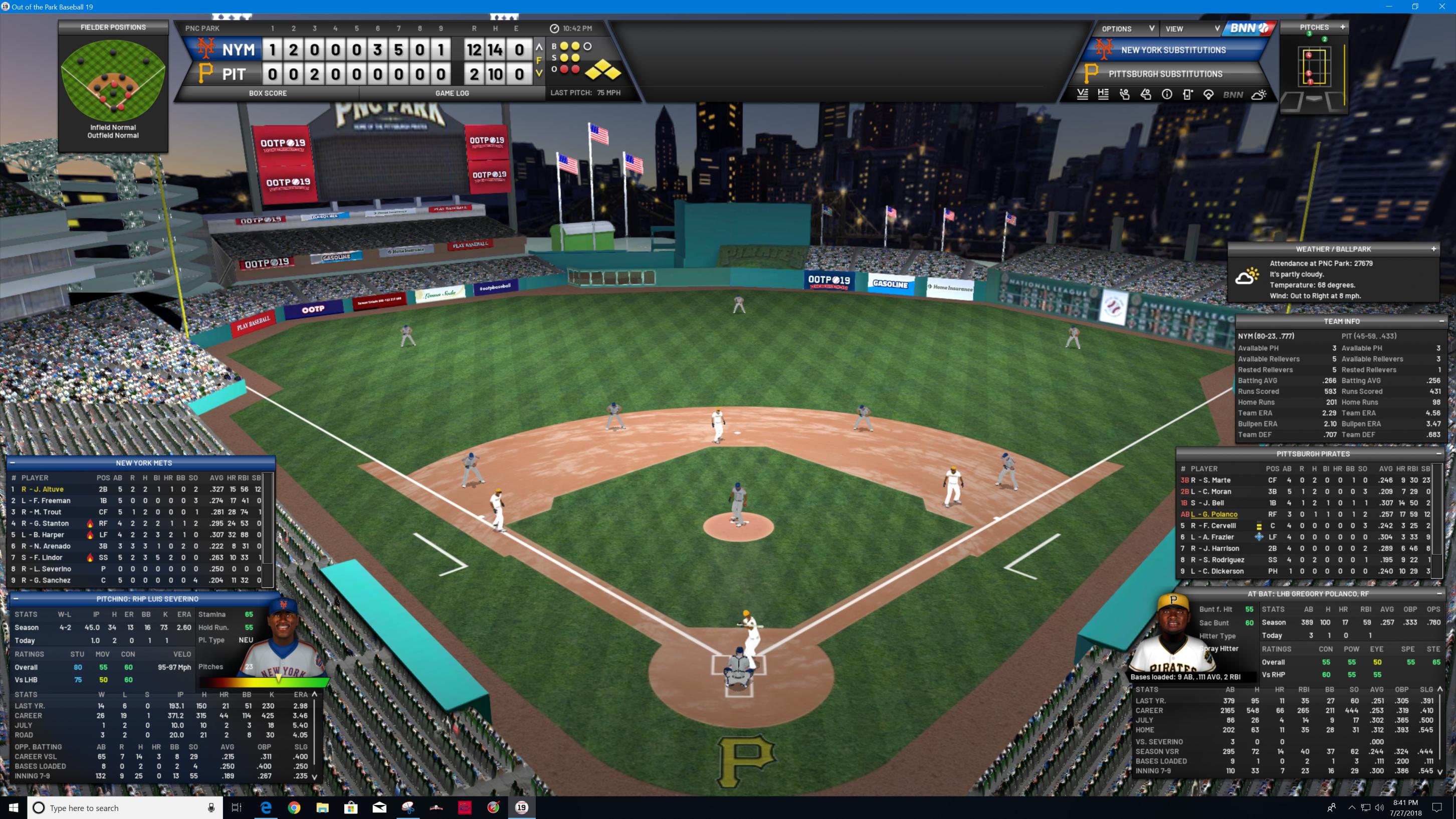Click the circled info icon

coord(1167,95)
